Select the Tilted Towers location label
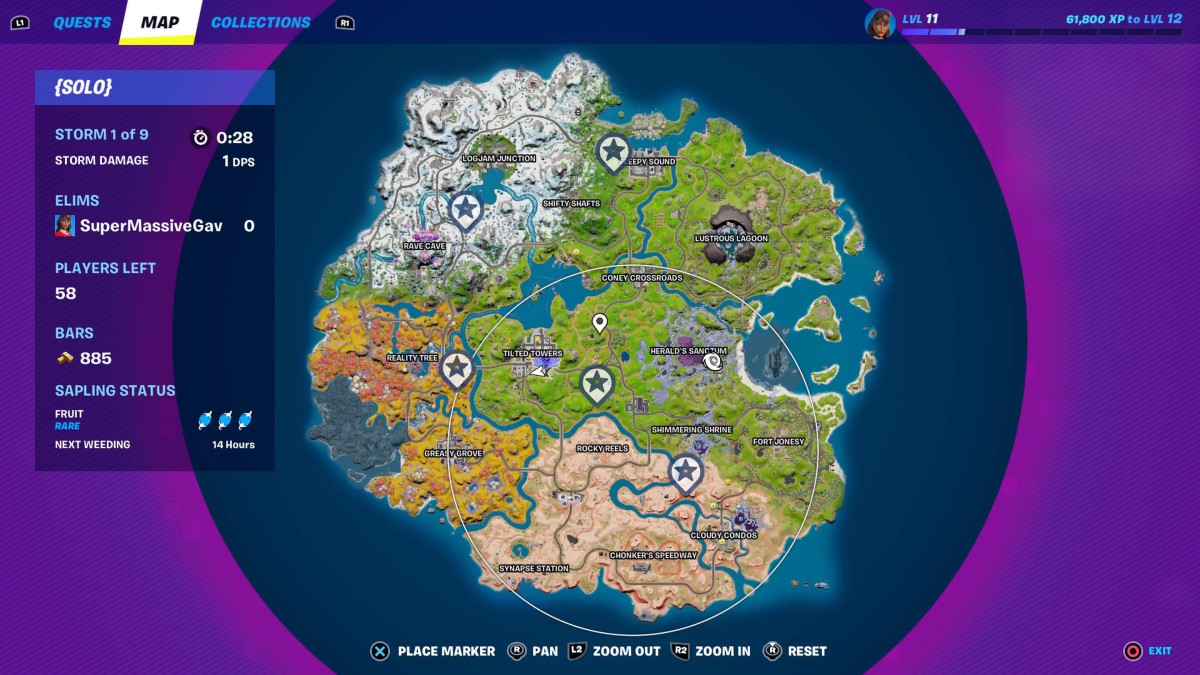1200x675 pixels. (x=532, y=353)
